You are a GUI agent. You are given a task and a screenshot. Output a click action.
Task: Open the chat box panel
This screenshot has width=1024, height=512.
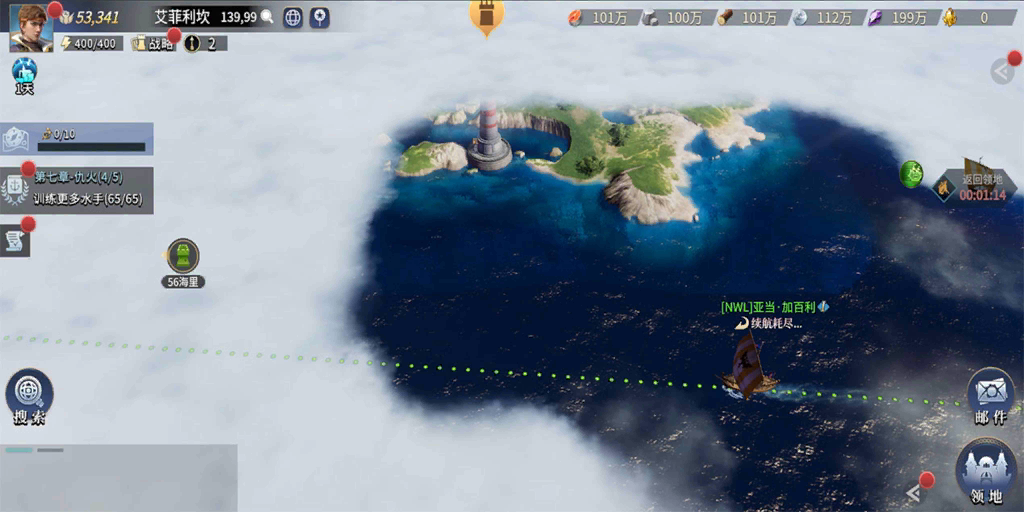[x=118, y=477]
